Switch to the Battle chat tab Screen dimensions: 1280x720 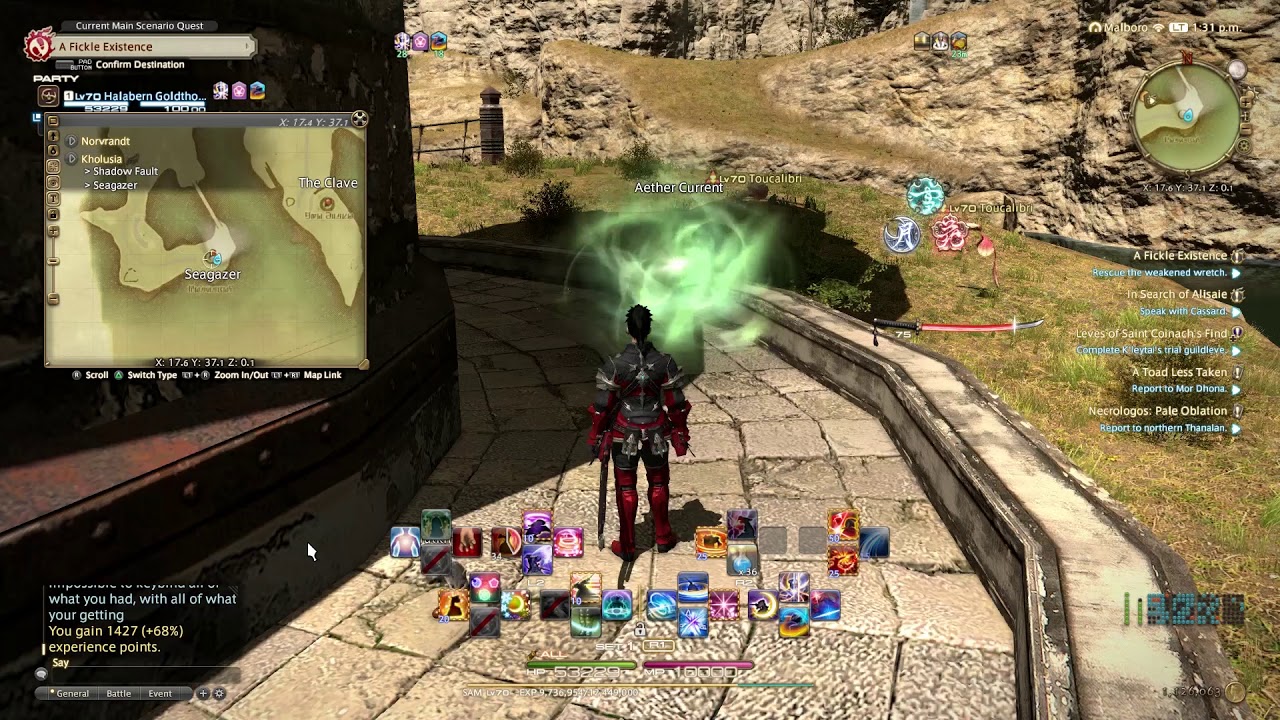[118, 693]
